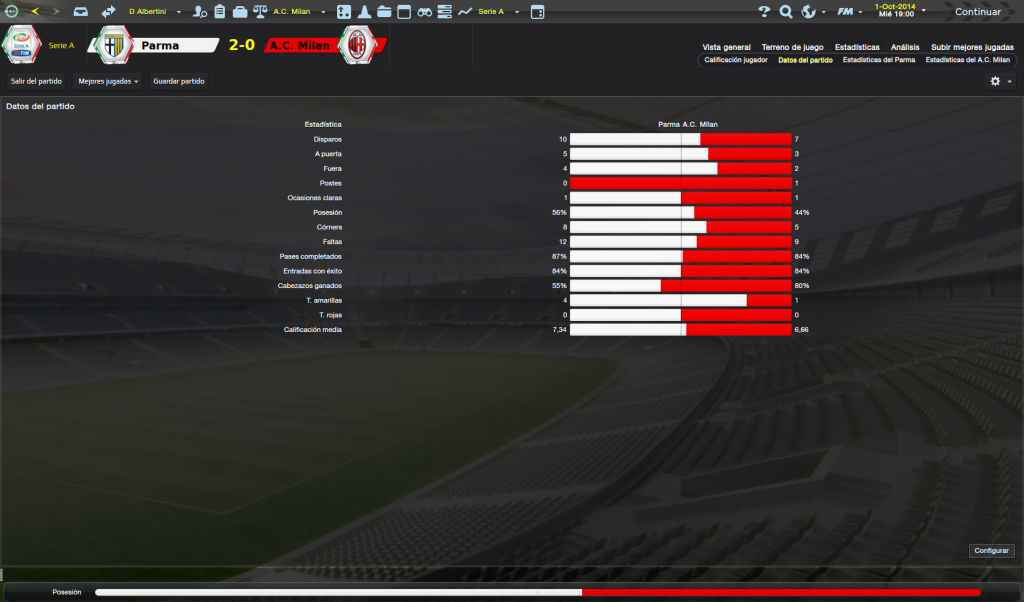This screenshot has height=602, width=1024.
Task: Click the Configurar button
Action: click(992, 550)
